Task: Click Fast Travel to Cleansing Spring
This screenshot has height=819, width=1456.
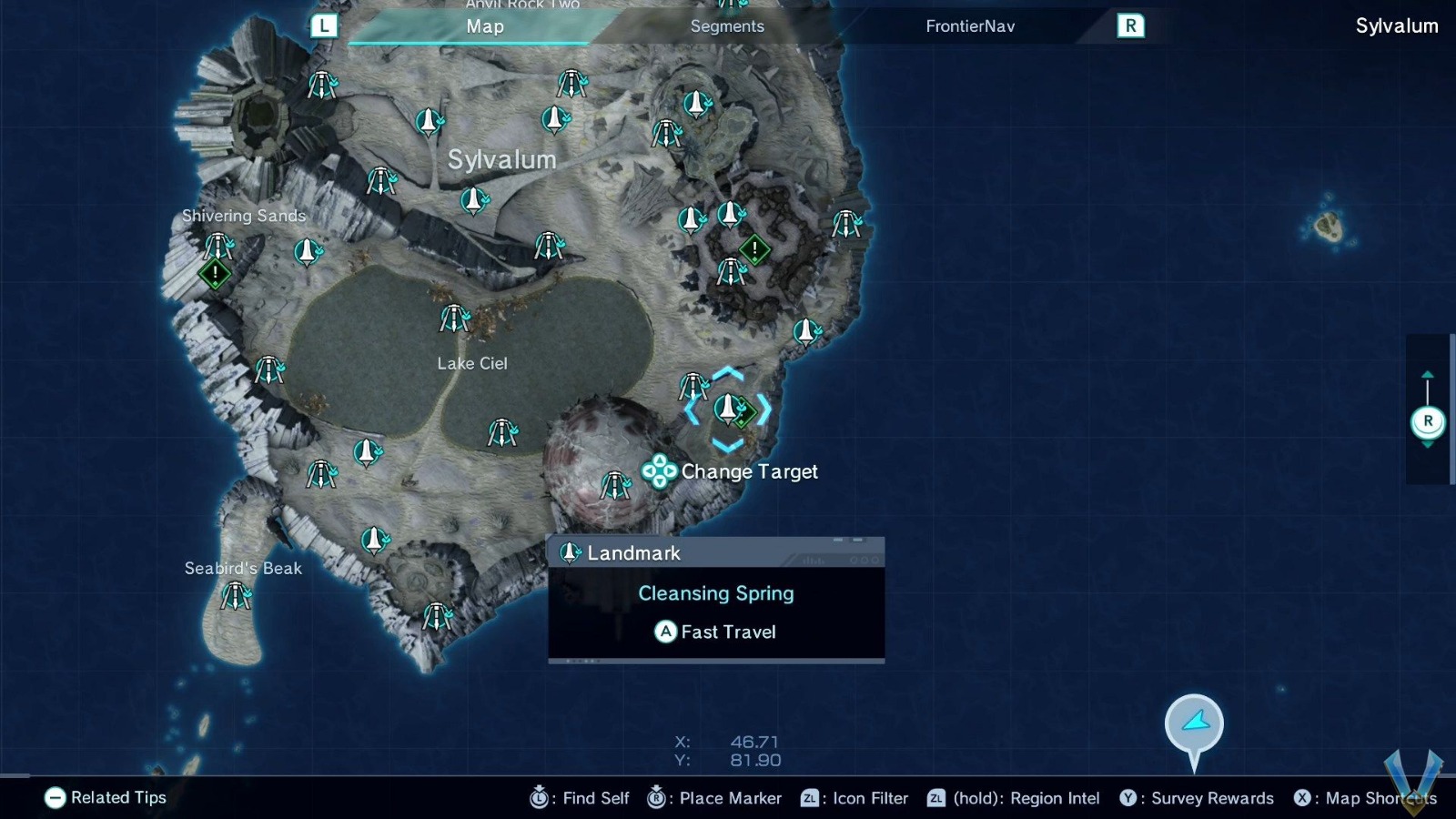Action: 716,632
